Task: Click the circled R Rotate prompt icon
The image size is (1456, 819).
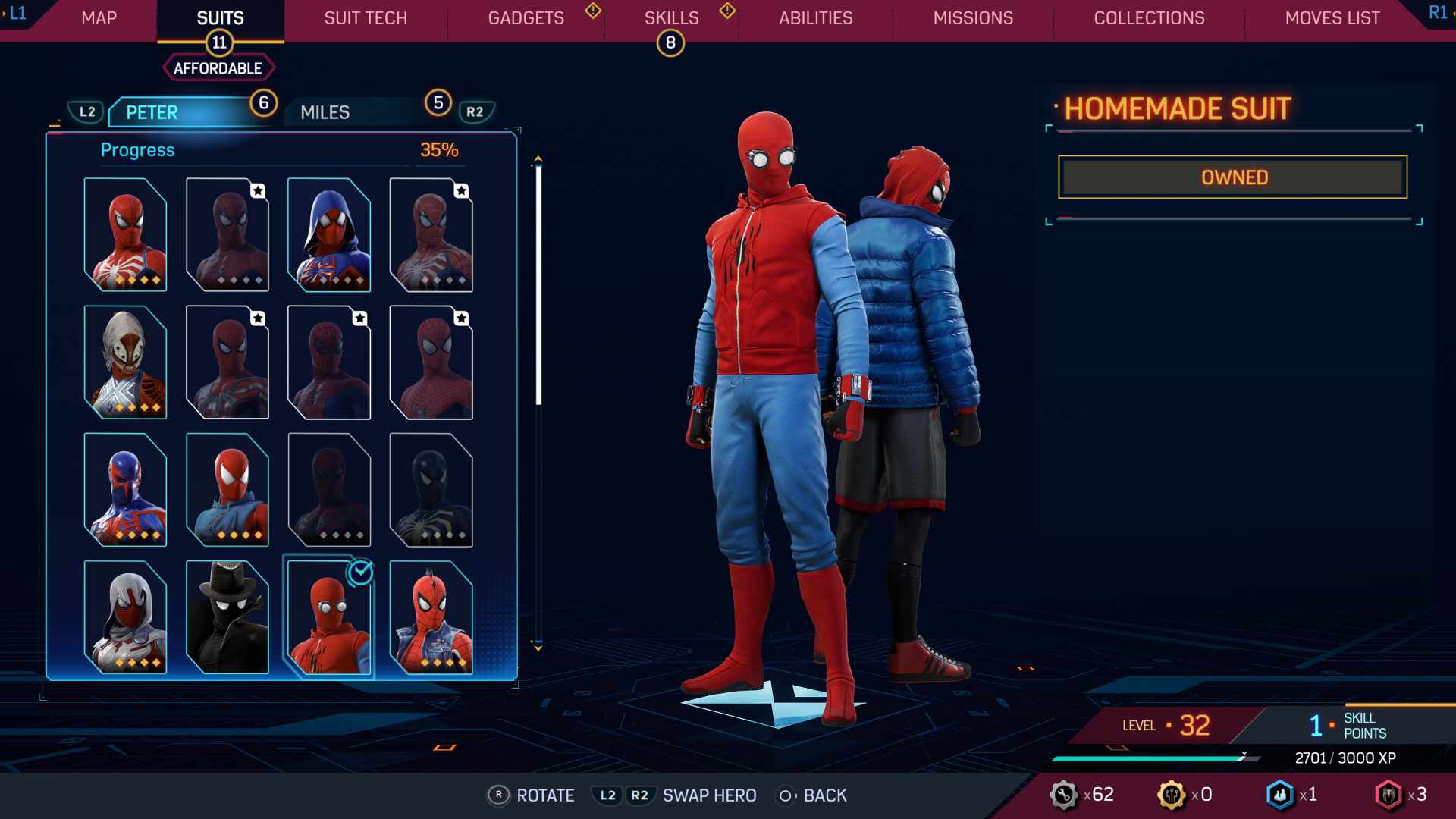Action: [498, 795]
